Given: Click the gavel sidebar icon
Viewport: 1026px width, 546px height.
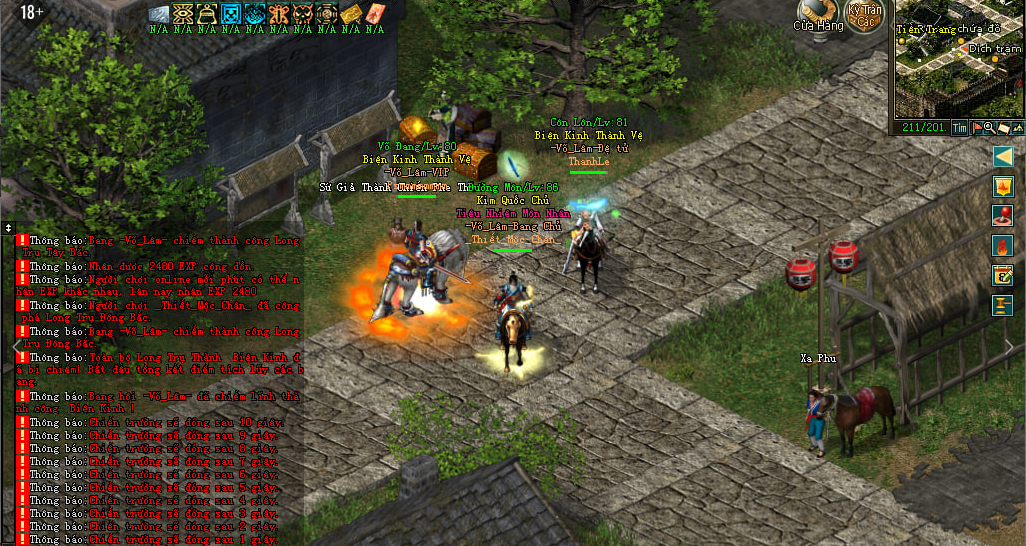Looking at the screenshot, I should [x=1003, y=305].
